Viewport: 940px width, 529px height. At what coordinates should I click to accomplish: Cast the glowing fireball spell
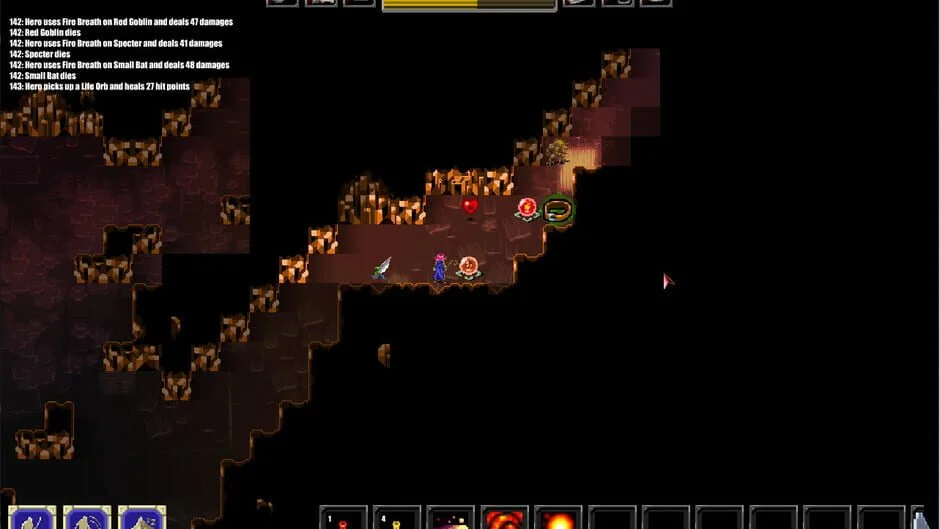[558, 518]
